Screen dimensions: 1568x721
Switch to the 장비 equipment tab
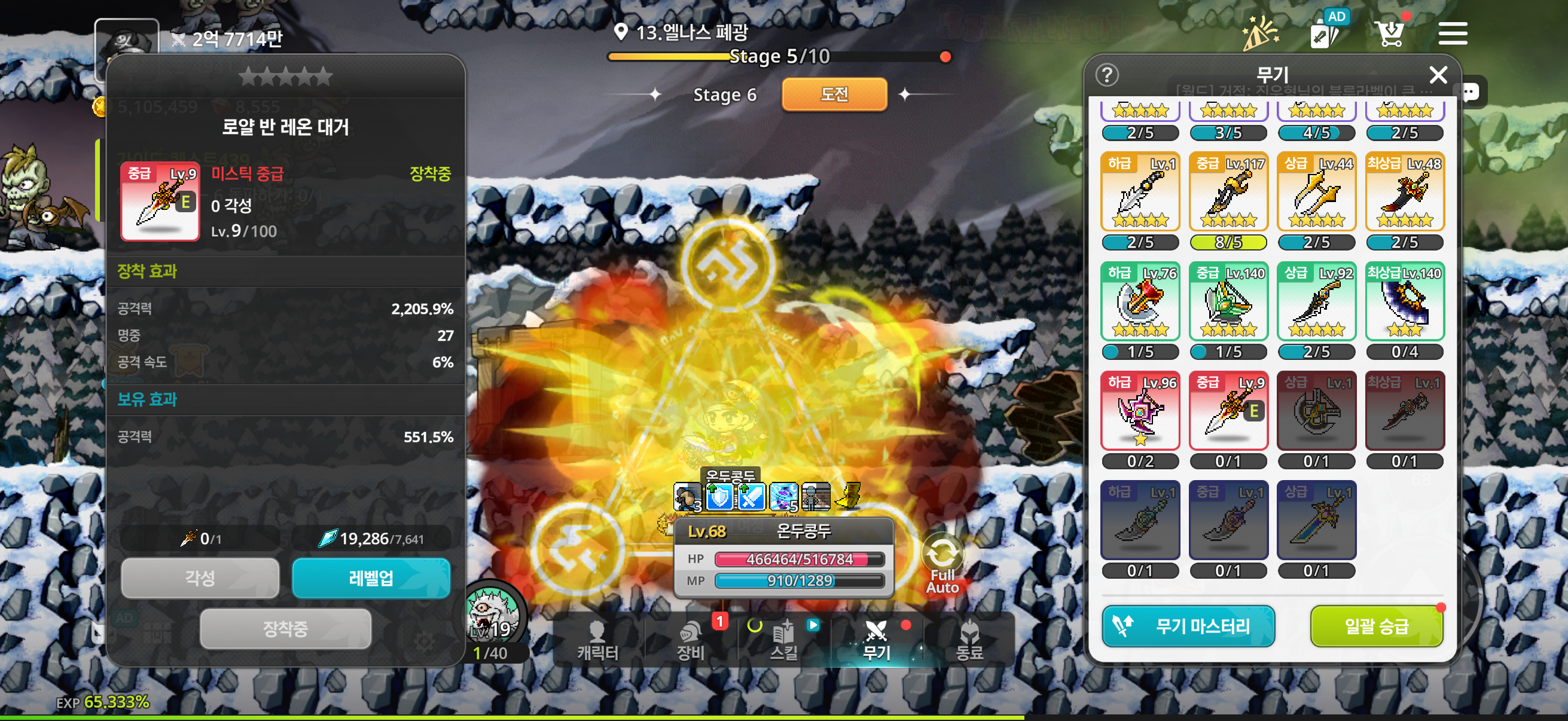(690, 641)
